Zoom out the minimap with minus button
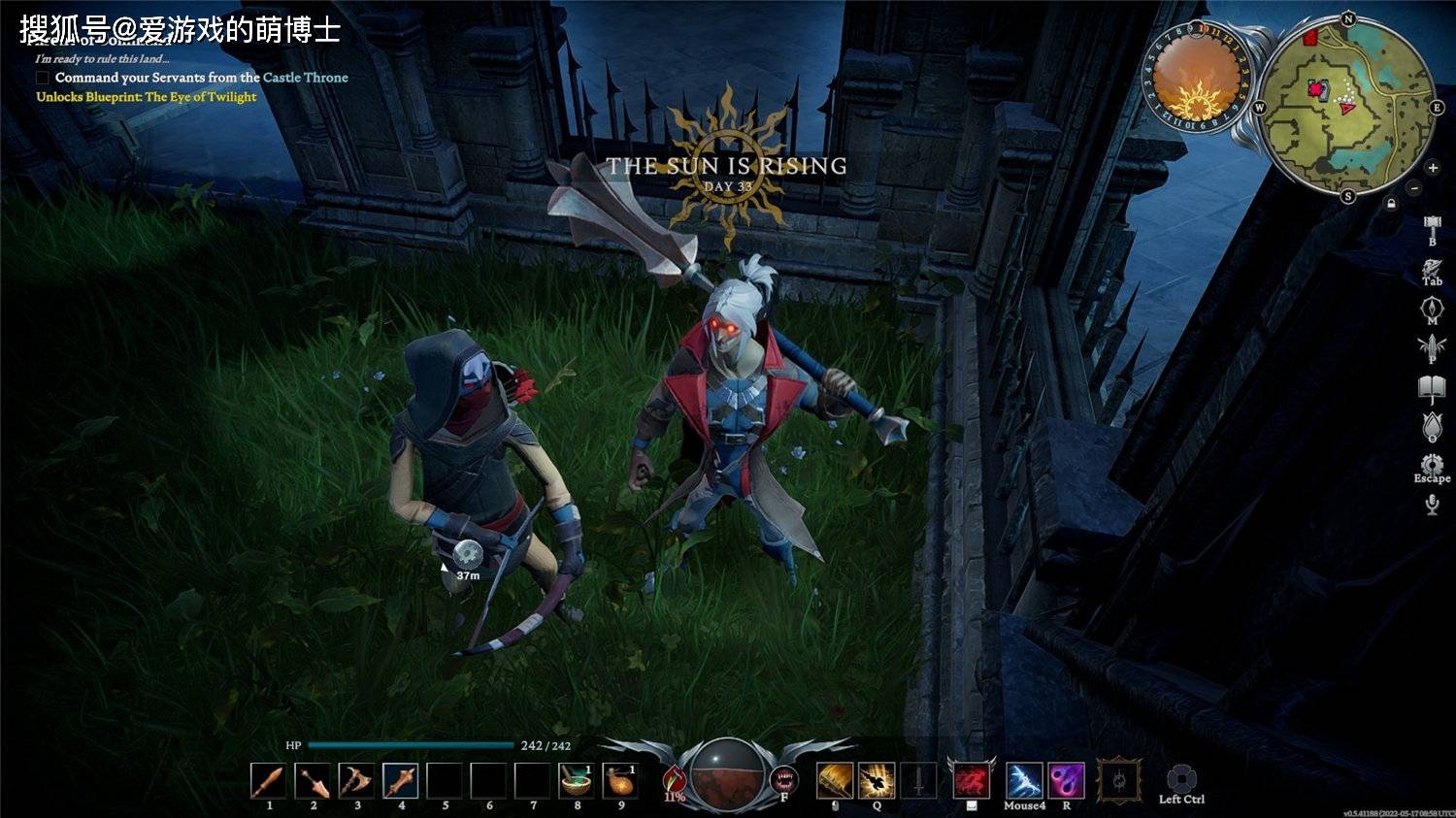The height and width of the screenshot is (818, 1456). 1414,187
